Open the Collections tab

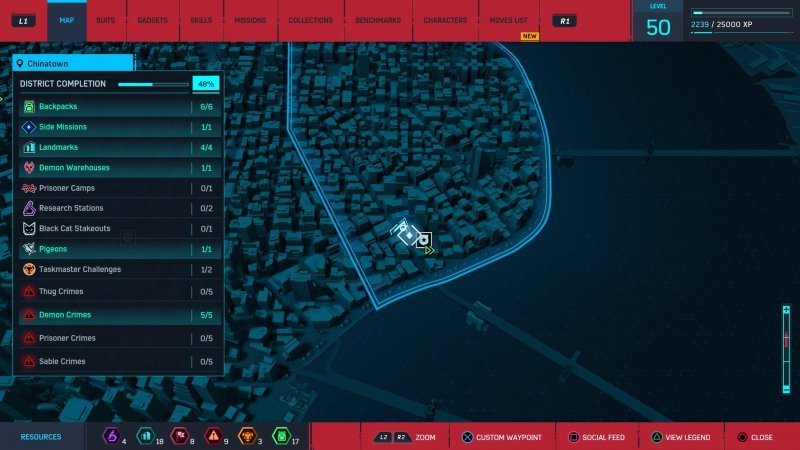[x=310, y=20]
